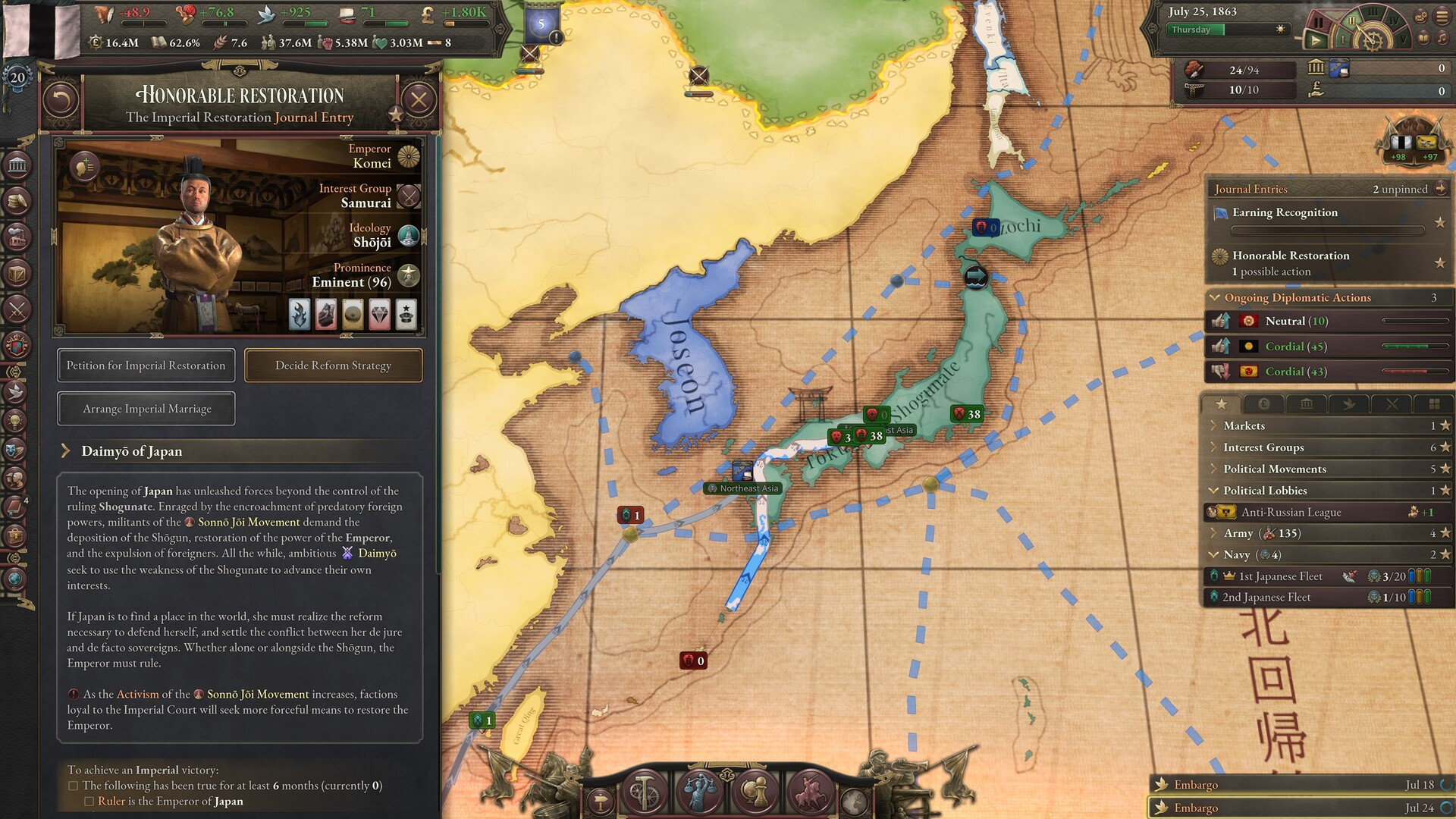Expand the Interest Groups outliner row
Screen dimensions: 1456x819
(1263, 447)
